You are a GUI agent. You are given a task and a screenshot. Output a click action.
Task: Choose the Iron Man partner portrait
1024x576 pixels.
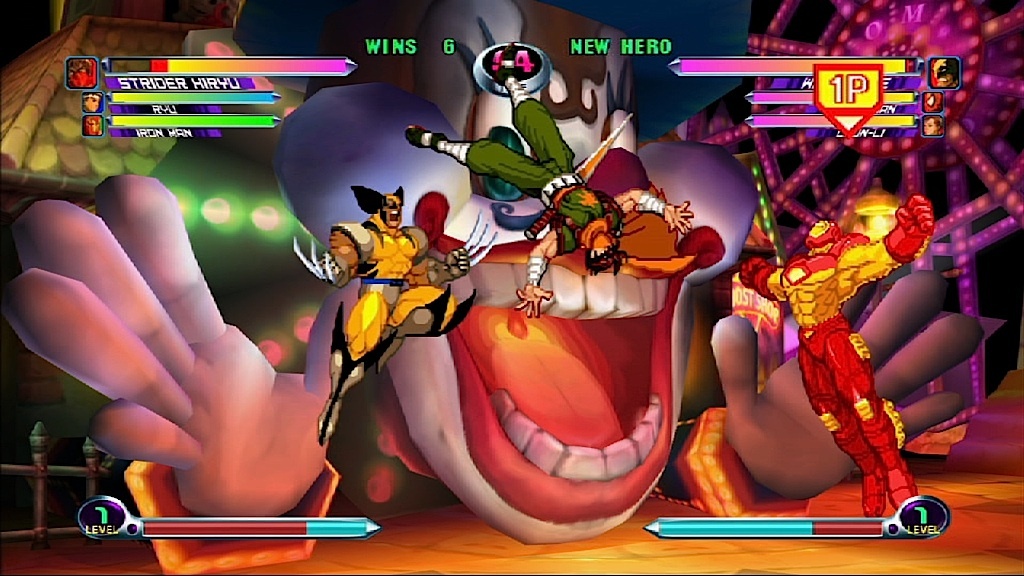tap(92, 126)
